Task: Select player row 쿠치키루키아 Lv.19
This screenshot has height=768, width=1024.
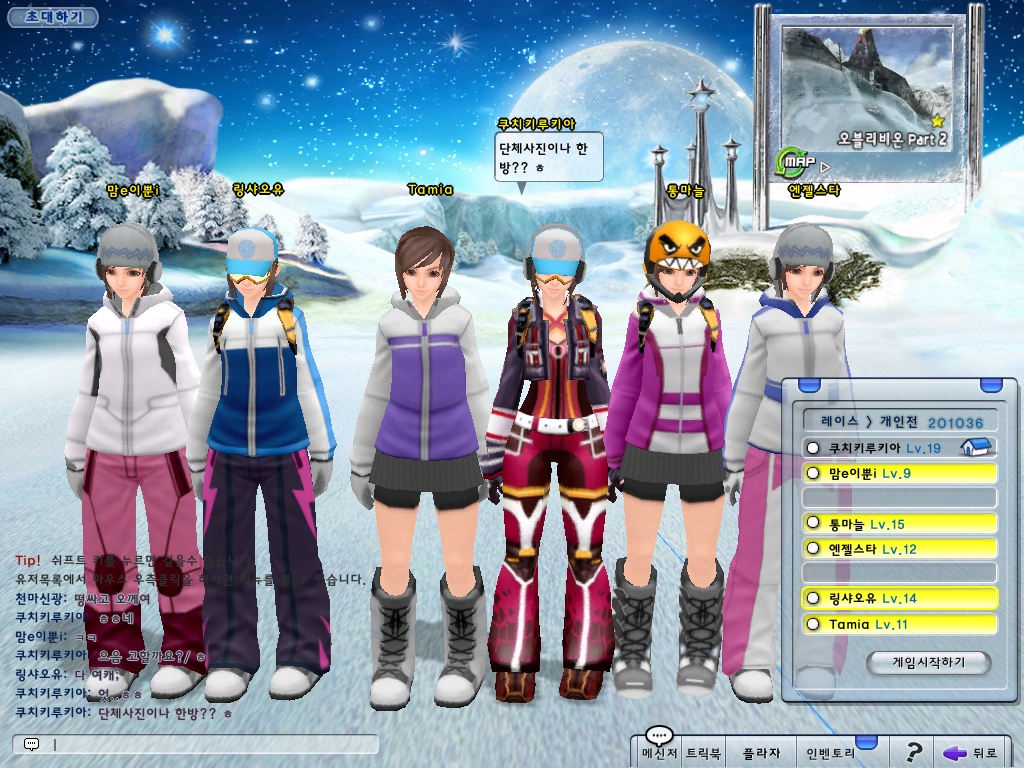Action: [x=898, y=448]
